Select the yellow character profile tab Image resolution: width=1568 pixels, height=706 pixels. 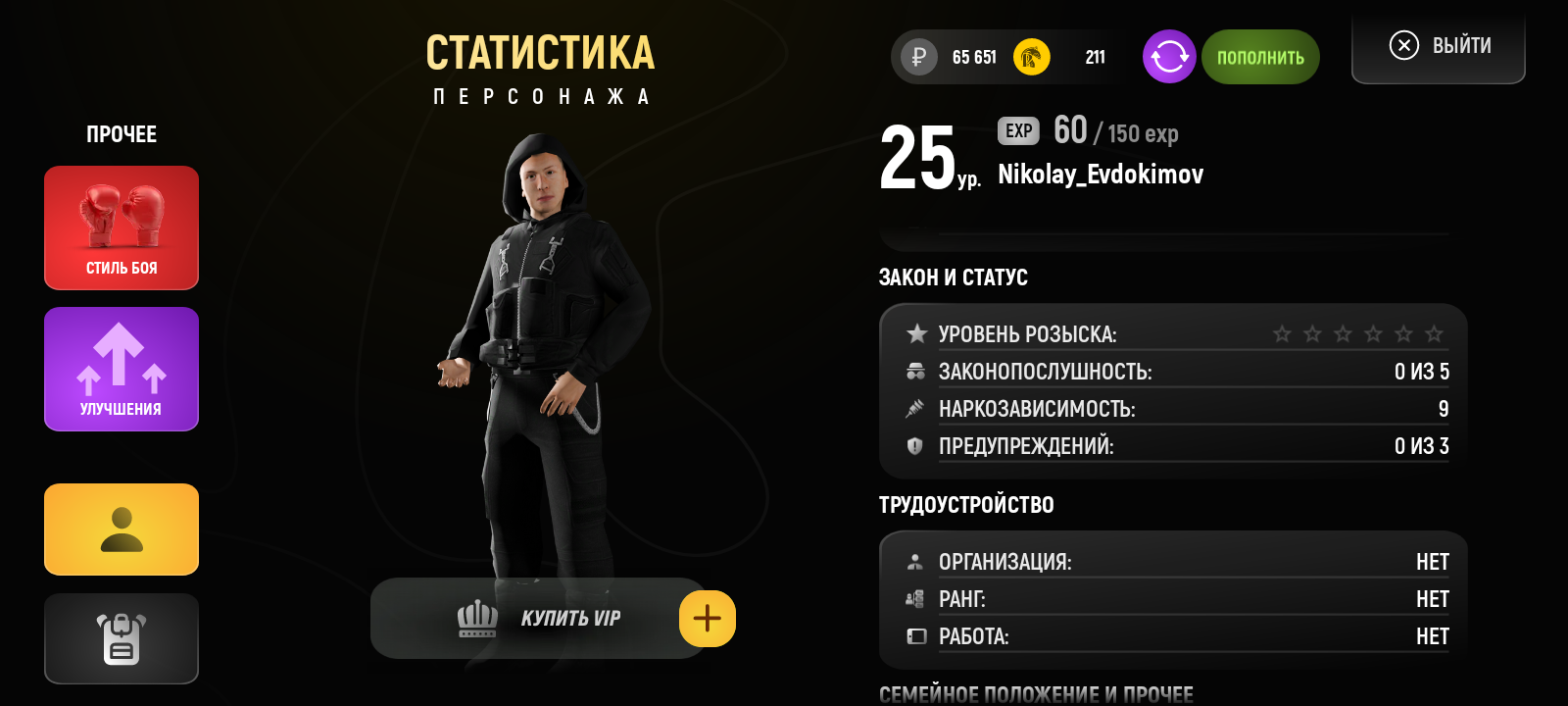122,529
